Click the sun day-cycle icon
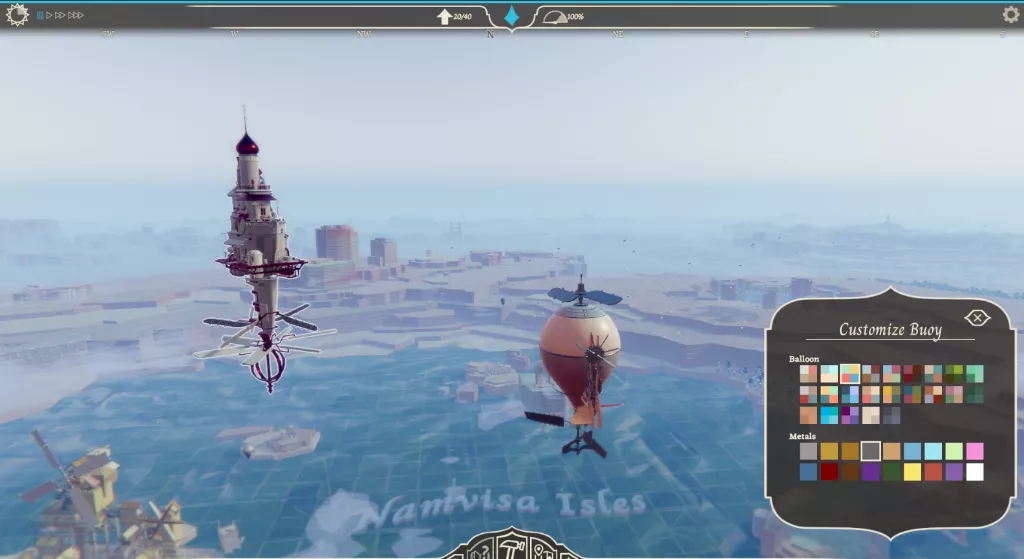The width and height of the screenshot is (1024, 559). click(17, 15)
